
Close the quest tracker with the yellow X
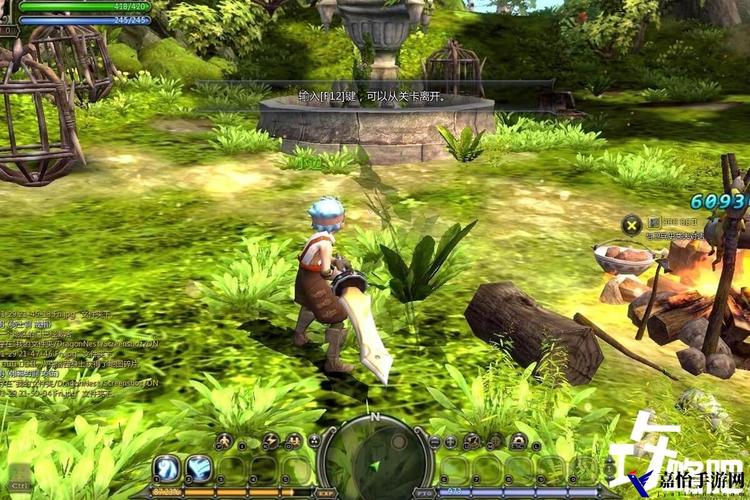pyautogui.click(x=631, y=224)
